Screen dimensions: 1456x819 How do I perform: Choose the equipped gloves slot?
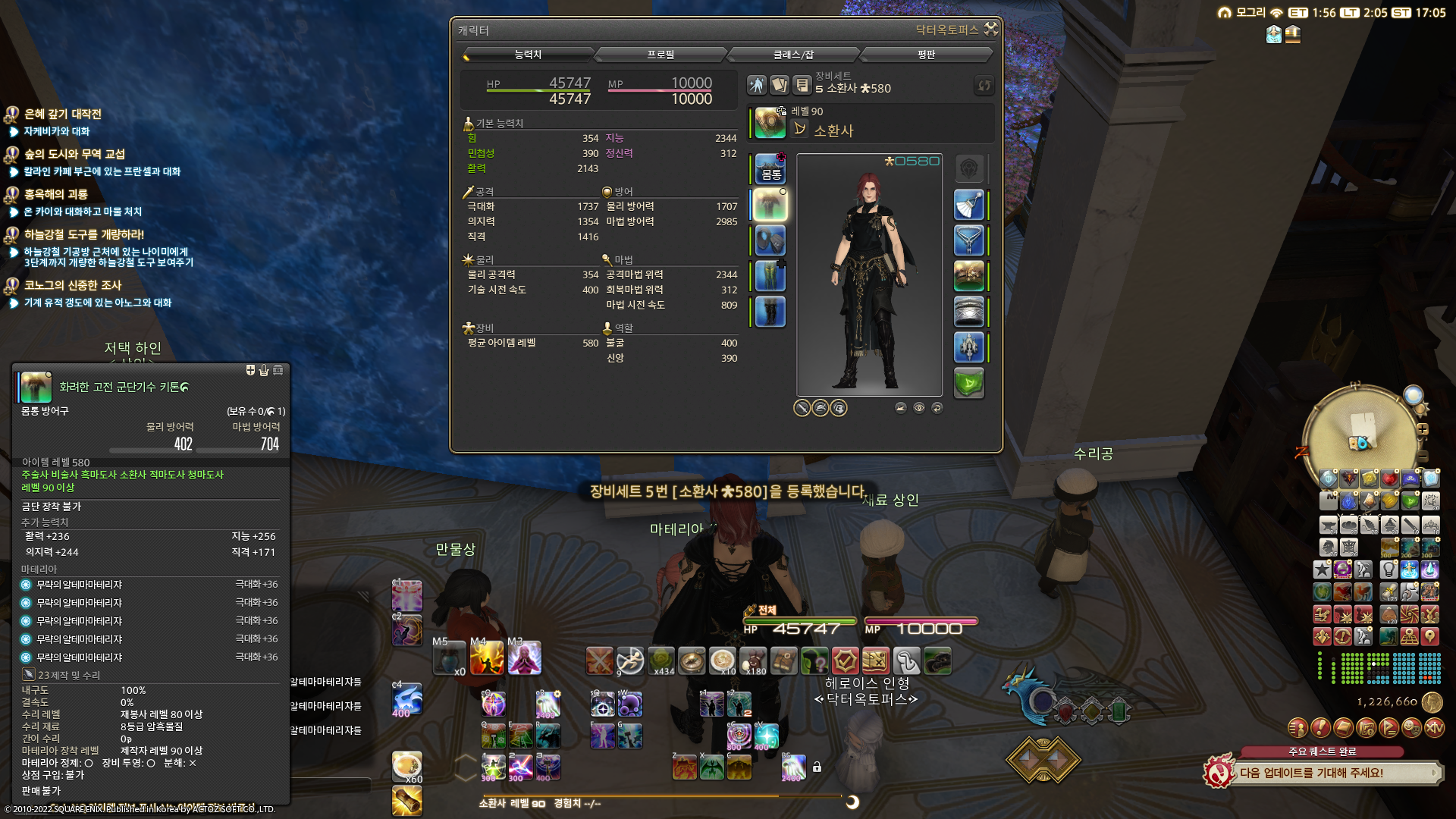tap(770, 240)
